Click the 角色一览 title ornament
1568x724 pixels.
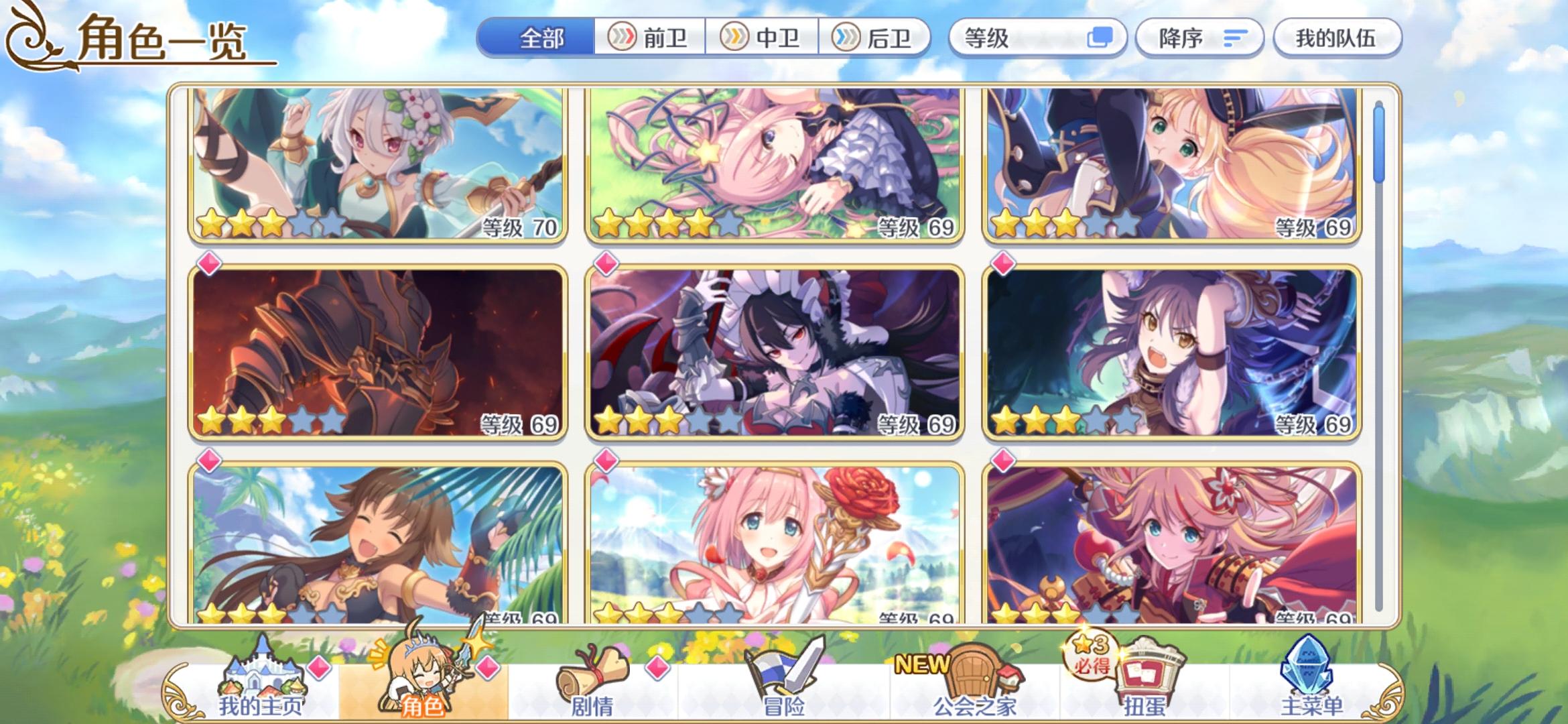[32, 37]
